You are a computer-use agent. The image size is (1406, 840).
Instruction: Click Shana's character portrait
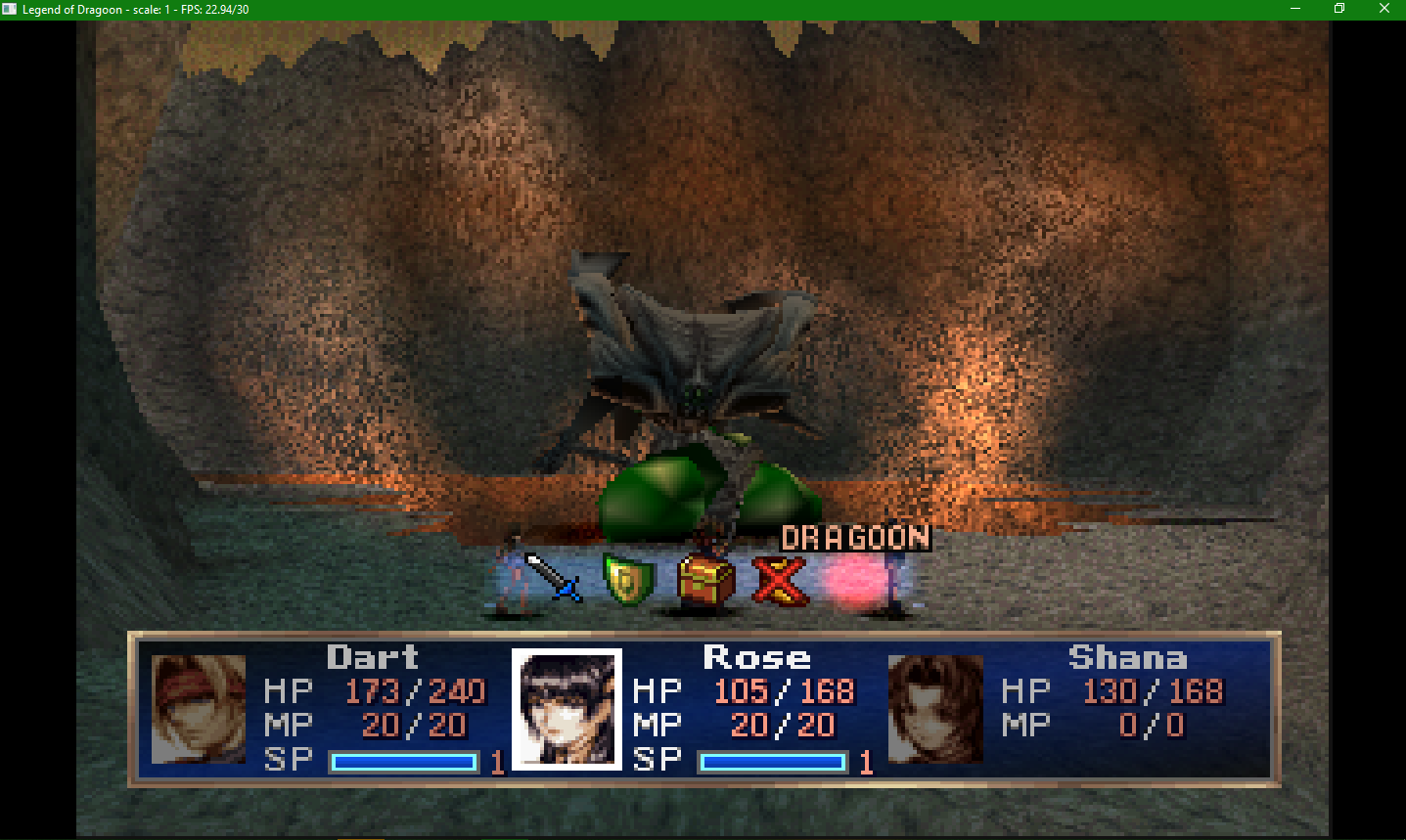tap(935, 709)
